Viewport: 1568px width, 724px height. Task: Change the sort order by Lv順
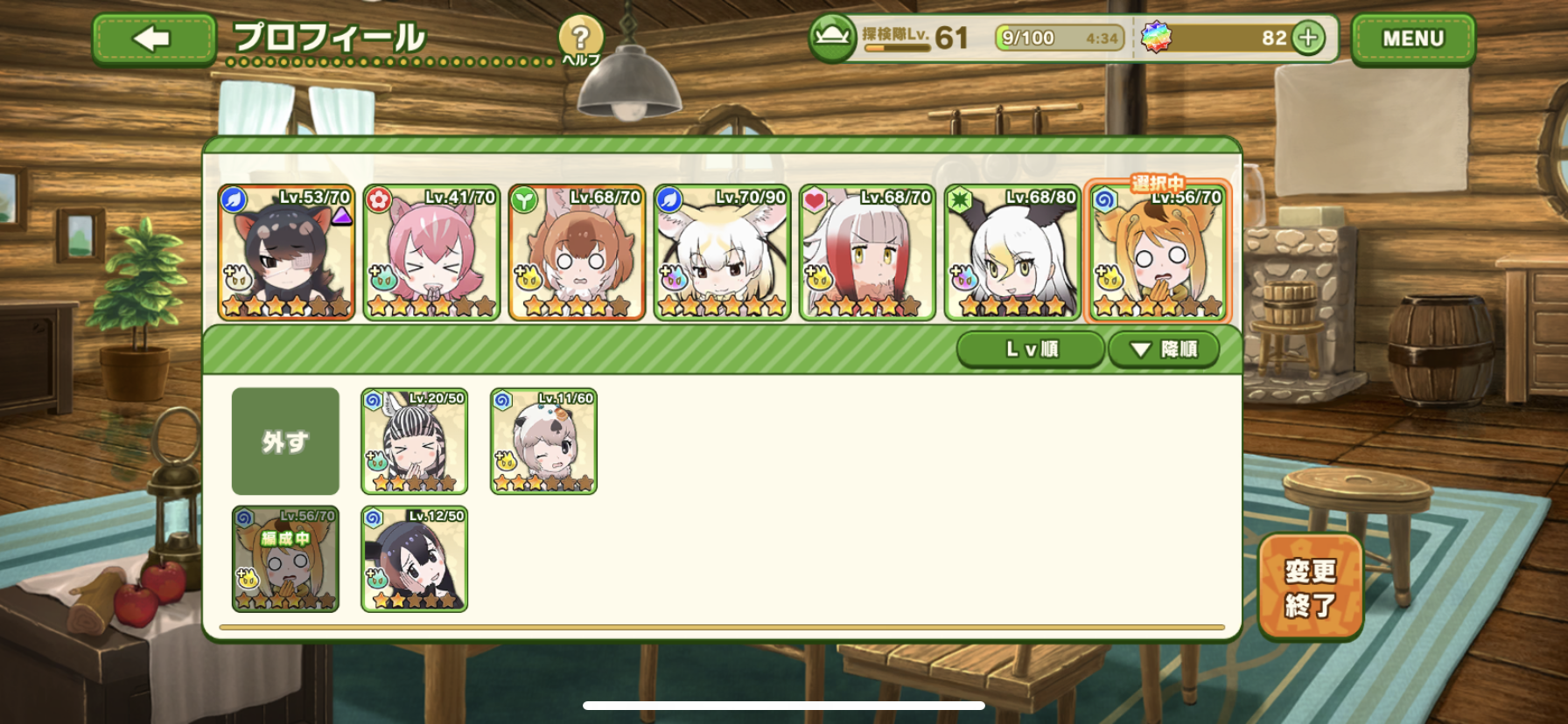[x=1031, y=350]
